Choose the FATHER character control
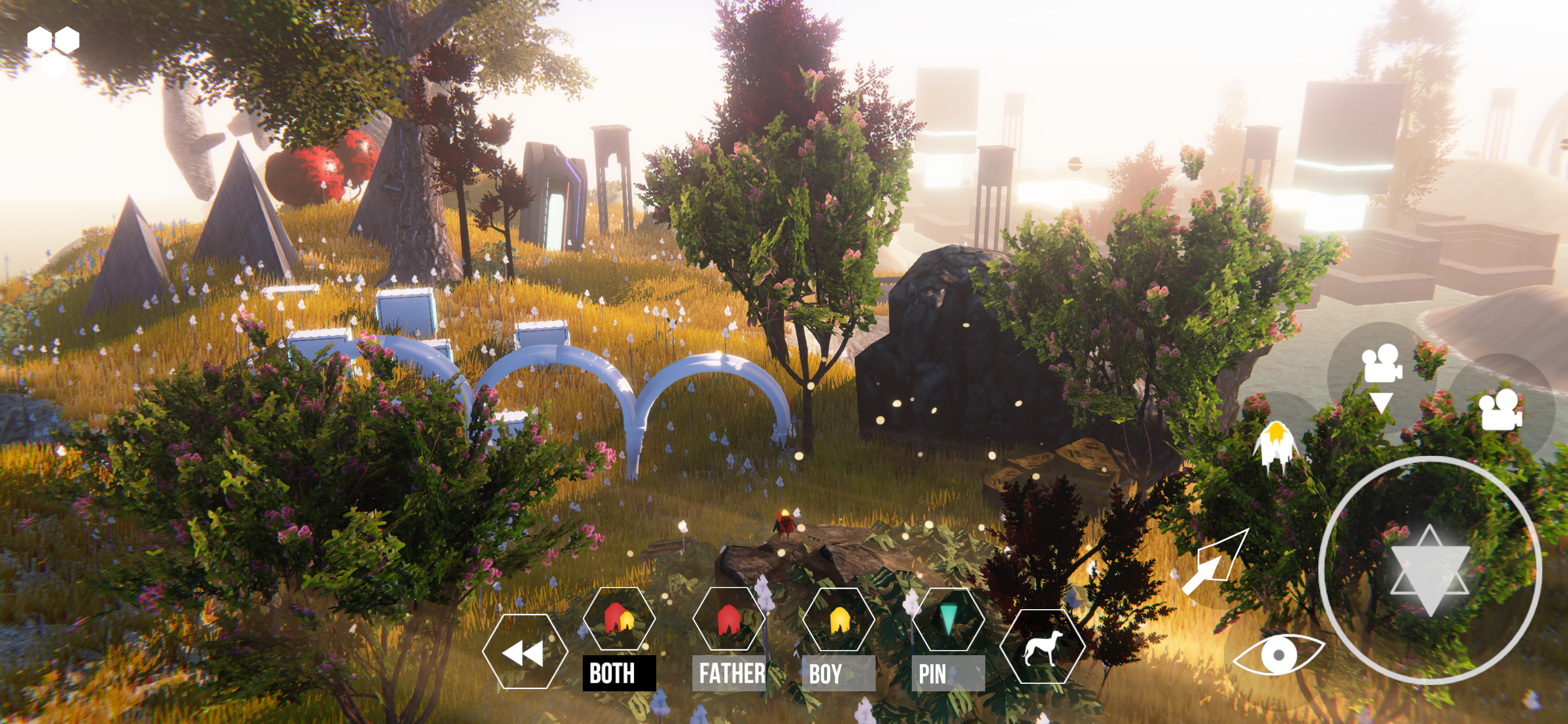This screenshot has width=1568, height=724. pos(728,619)
